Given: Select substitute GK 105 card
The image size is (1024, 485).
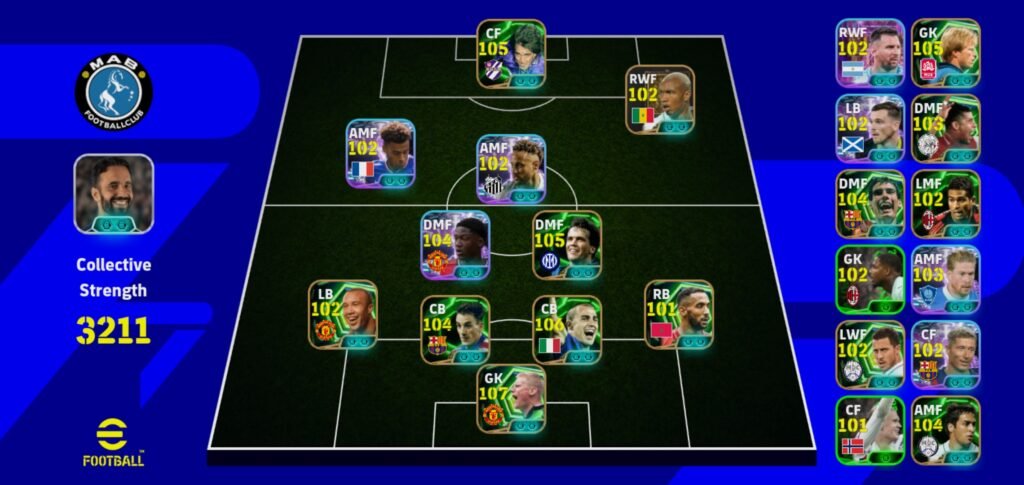Looking at the screenshot, I should coord(945,53).
